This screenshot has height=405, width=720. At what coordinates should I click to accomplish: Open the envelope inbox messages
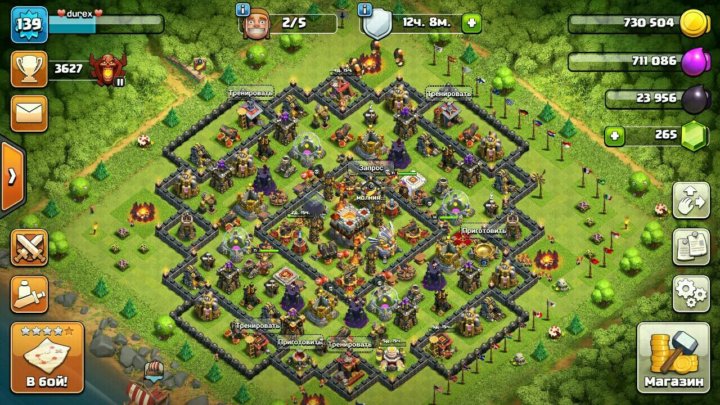tap(29, 112)
